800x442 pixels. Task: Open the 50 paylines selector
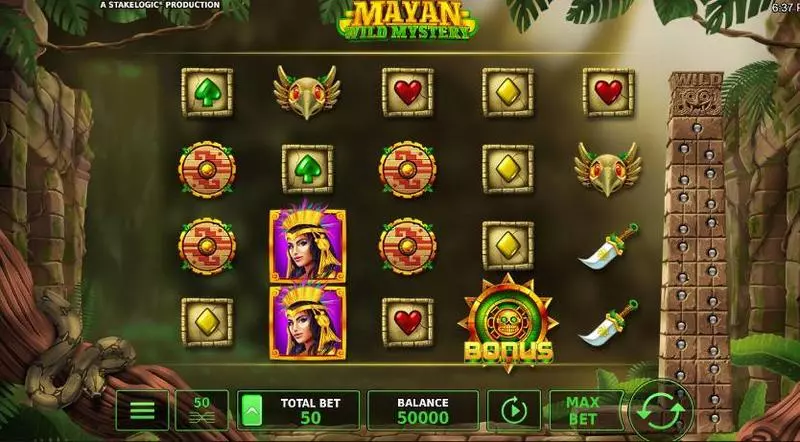coord(201,410)
